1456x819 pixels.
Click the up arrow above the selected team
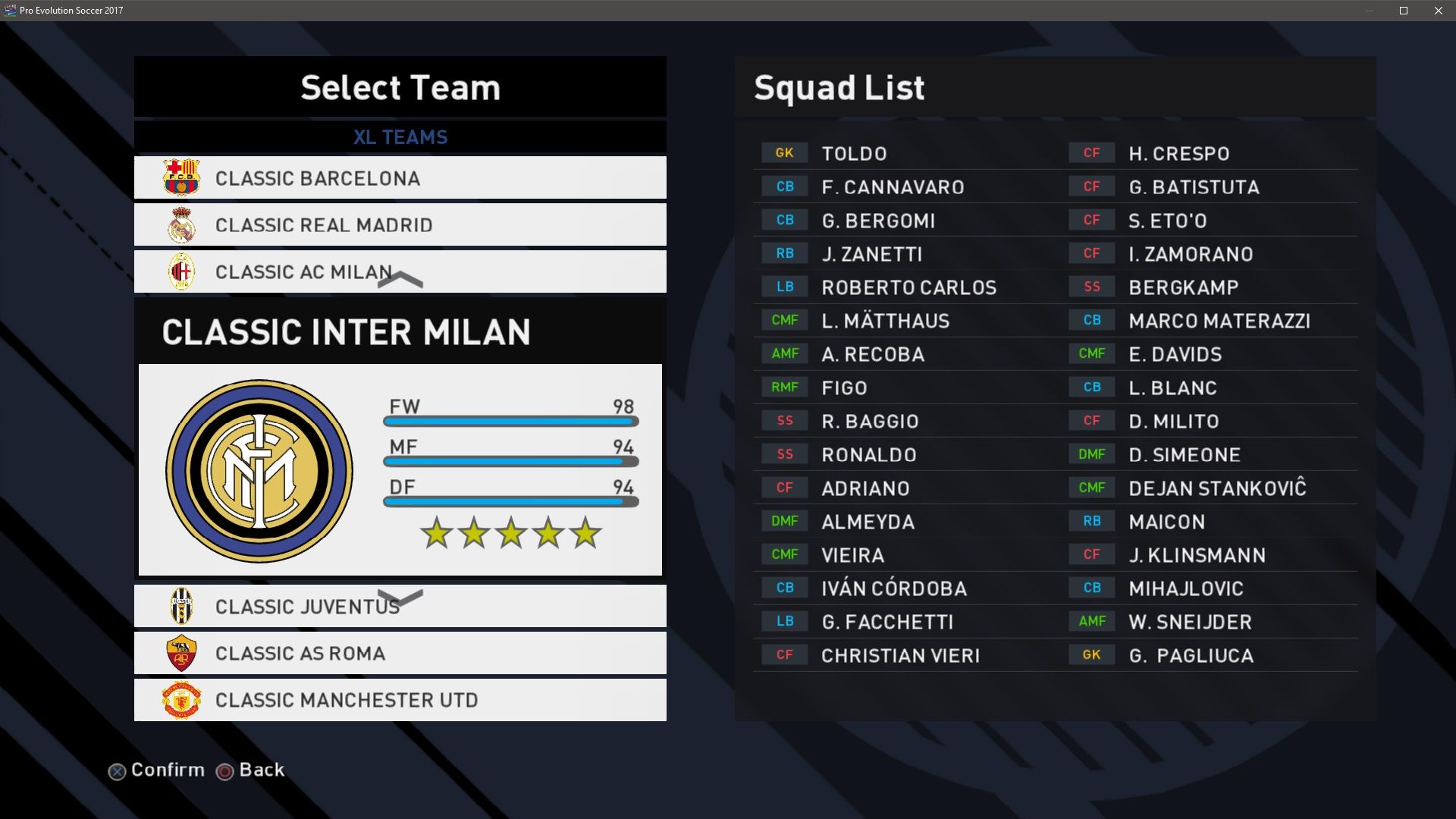click(x=400, y=279)
